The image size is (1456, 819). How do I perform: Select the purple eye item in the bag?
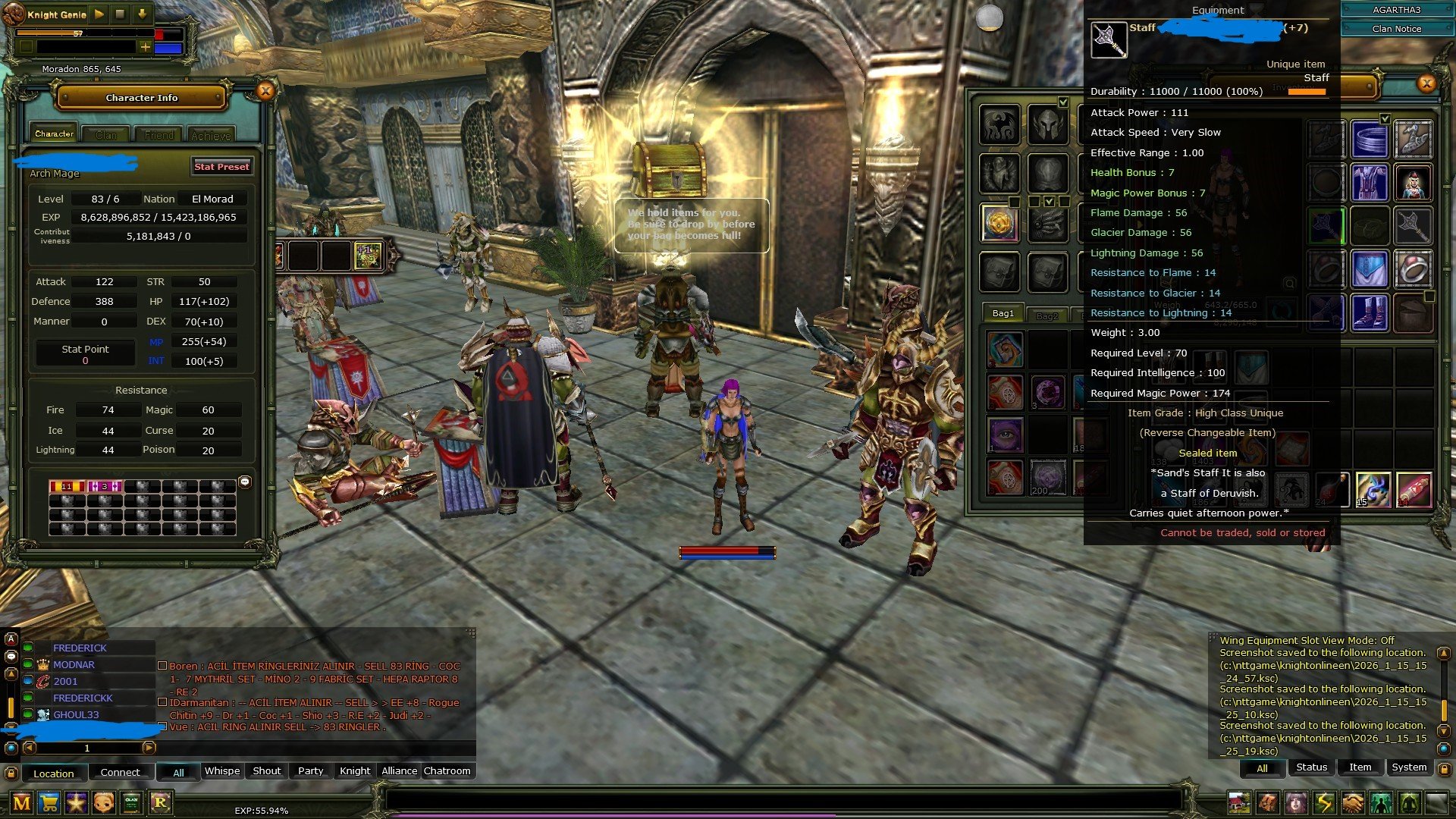coord(1006,436)
